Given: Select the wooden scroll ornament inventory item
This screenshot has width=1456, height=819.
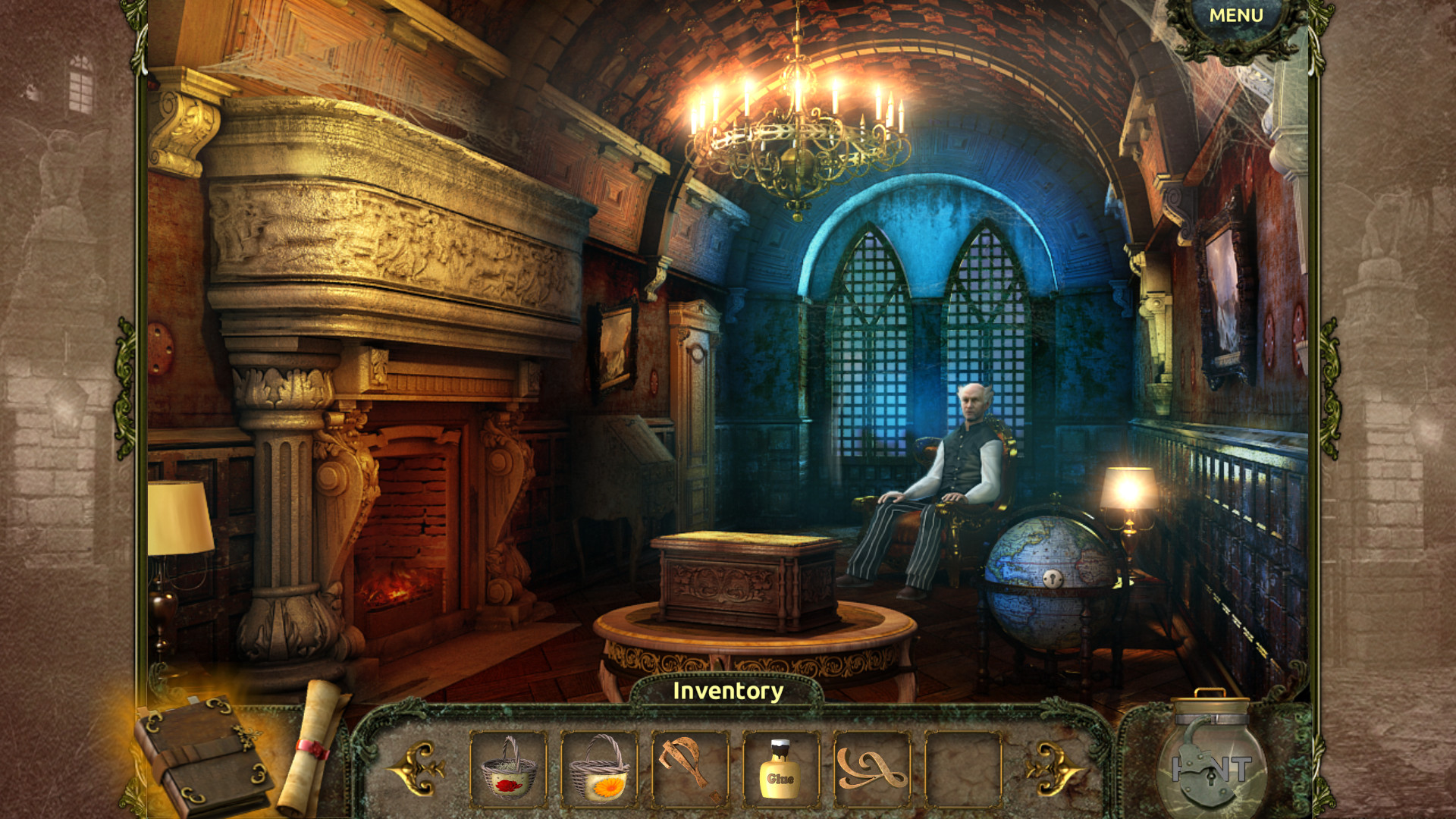Looking at the screenshot, I should pyautogui.click(x=871, y=769).
